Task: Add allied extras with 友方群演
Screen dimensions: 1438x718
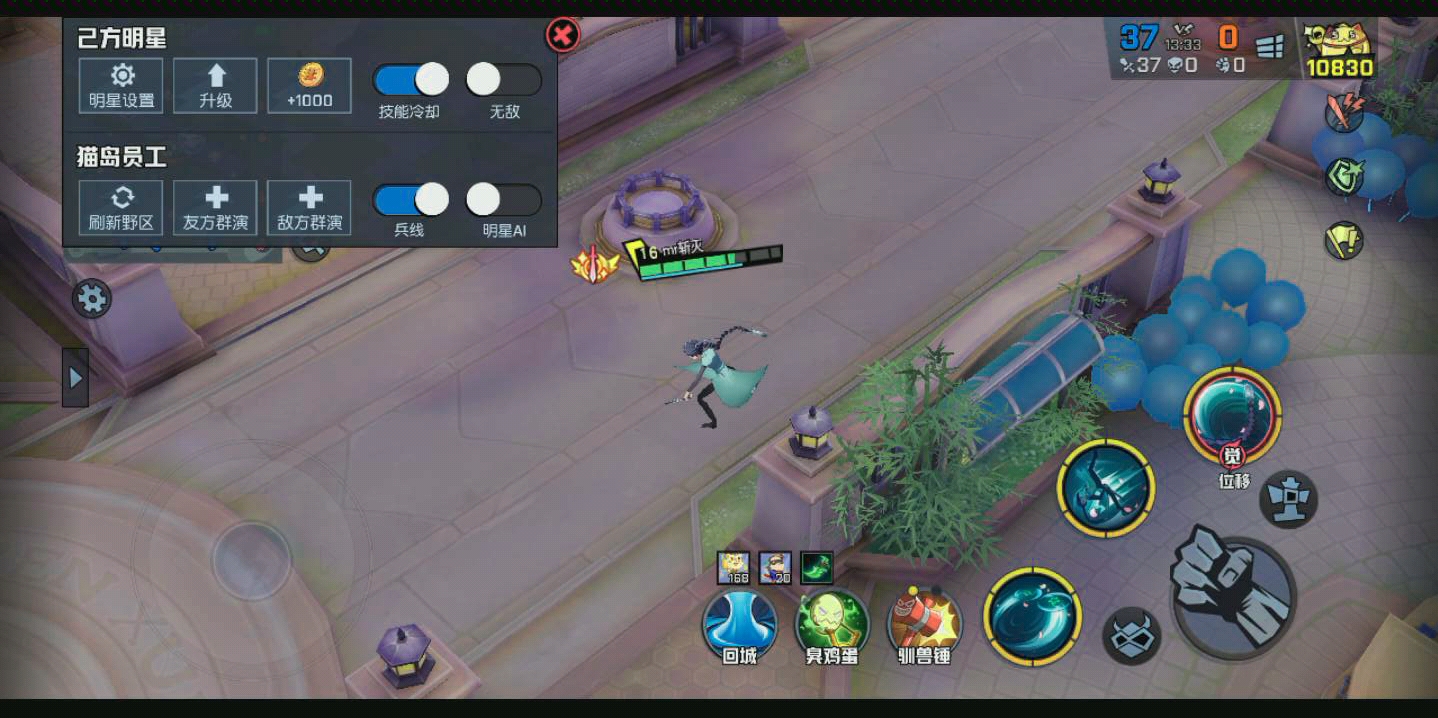Action: 215,207
